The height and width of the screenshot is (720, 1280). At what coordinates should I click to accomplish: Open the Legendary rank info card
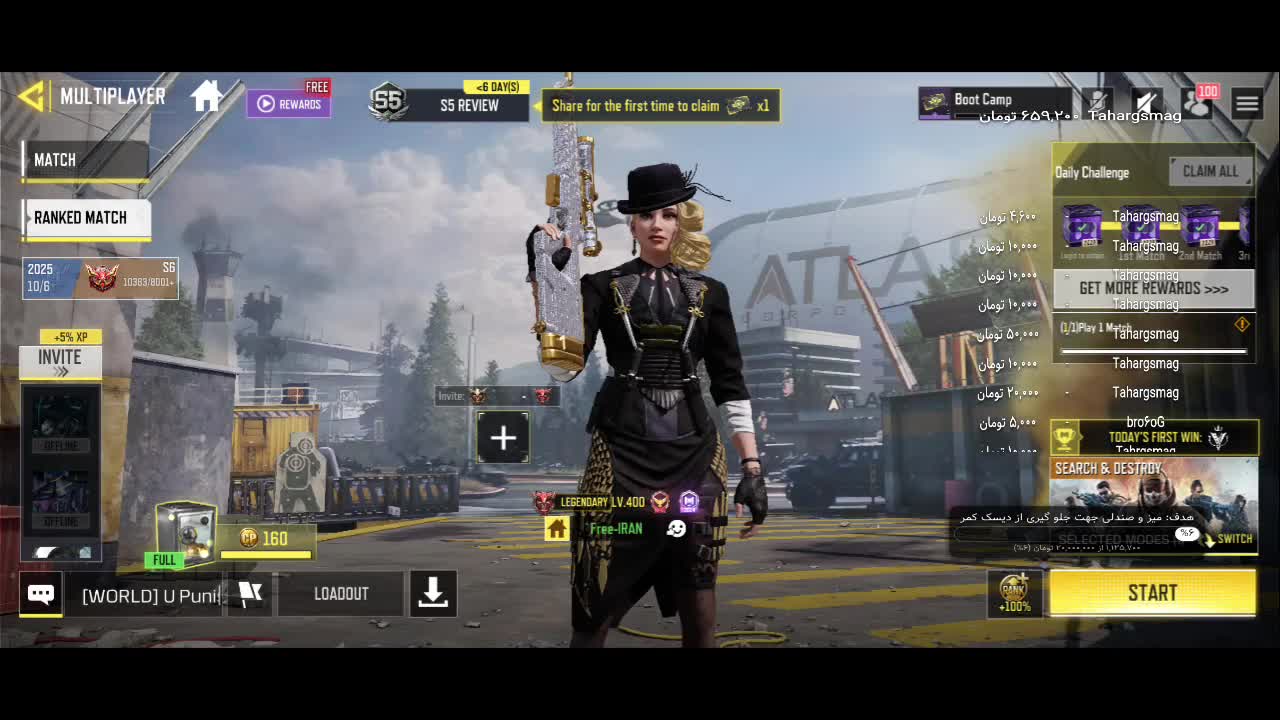coord(100,278)
